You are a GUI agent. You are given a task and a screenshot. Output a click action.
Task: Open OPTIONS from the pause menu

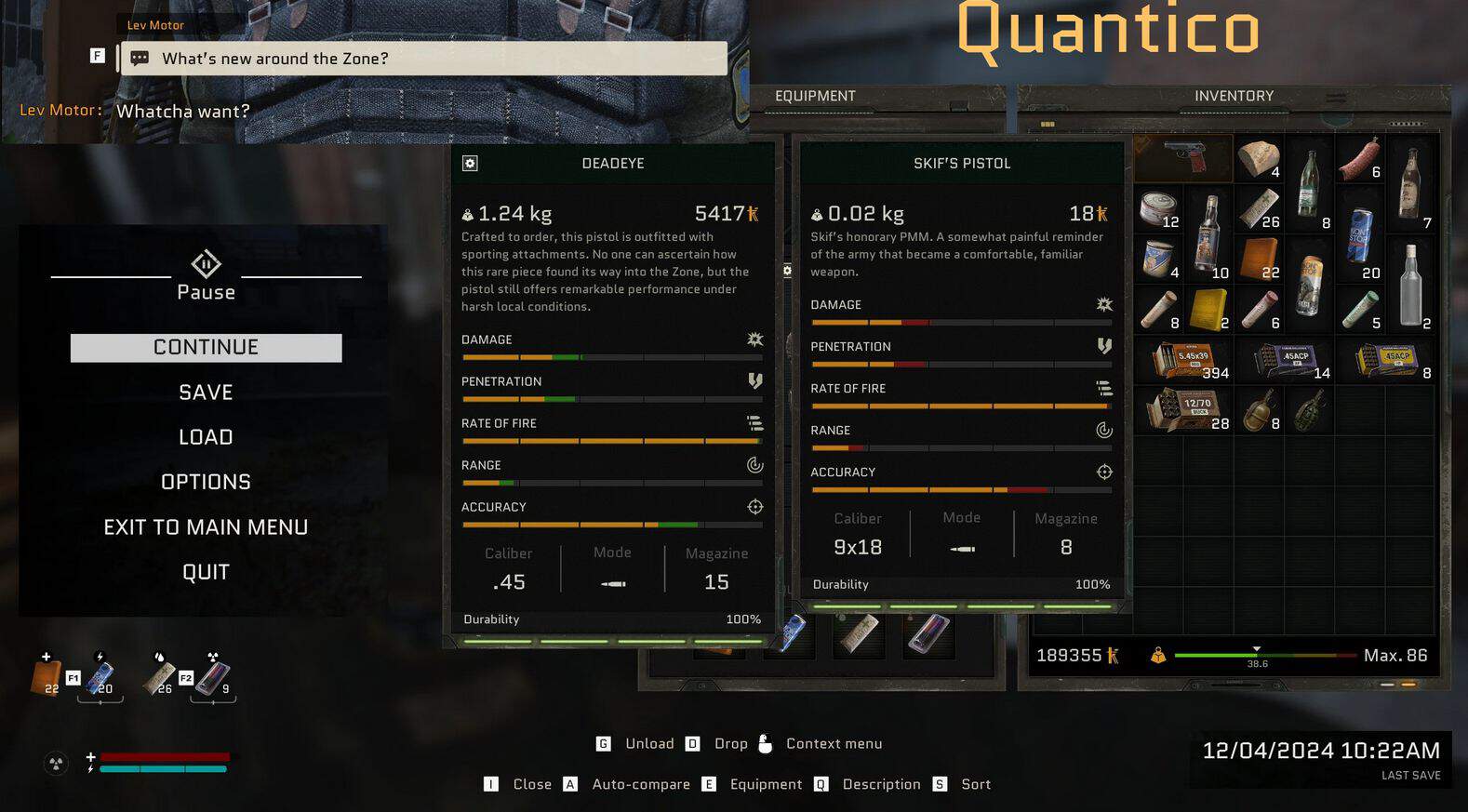pyautogui.click(x=206, y=482)
